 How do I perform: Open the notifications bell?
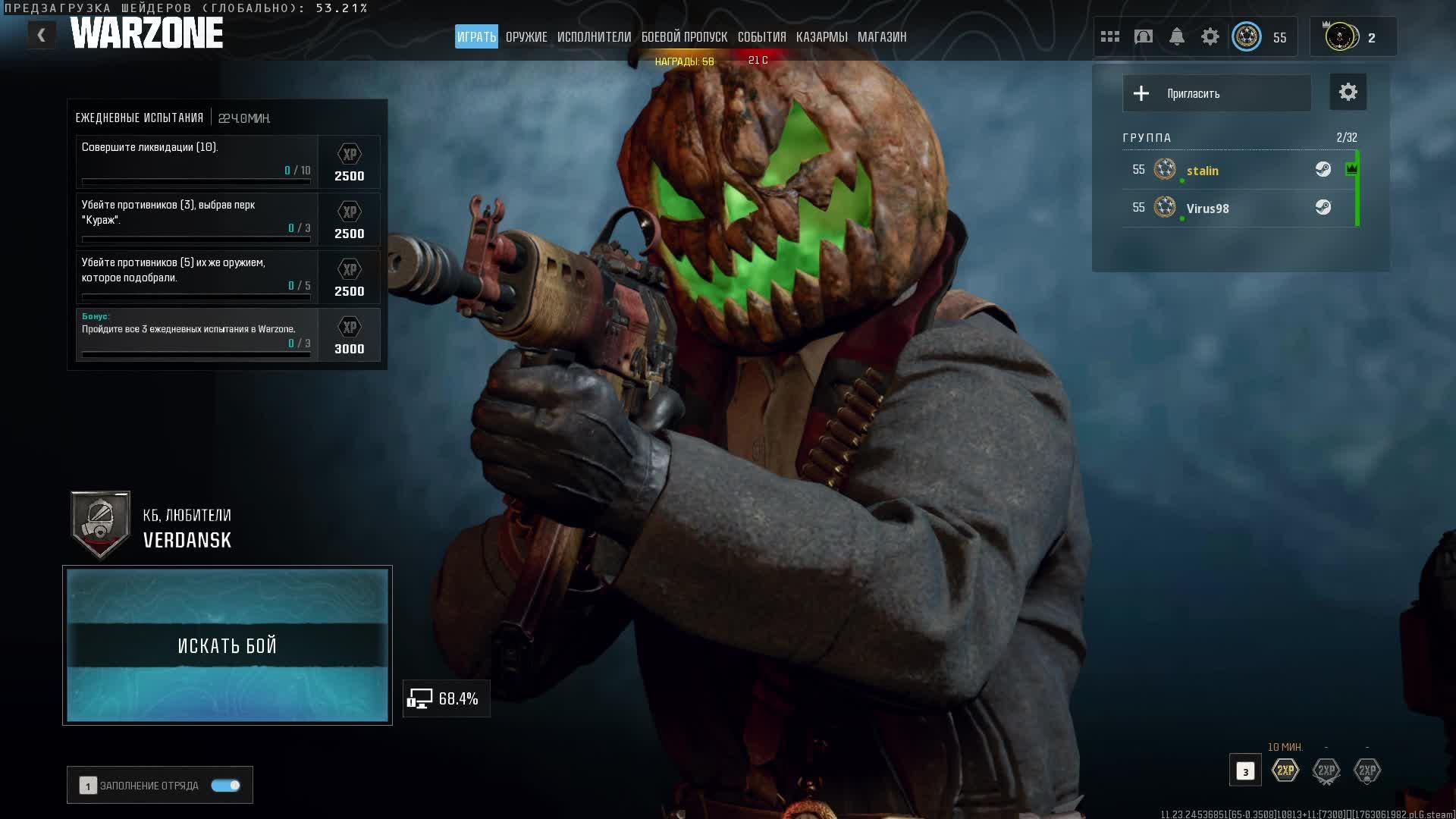pos(1176,36)
